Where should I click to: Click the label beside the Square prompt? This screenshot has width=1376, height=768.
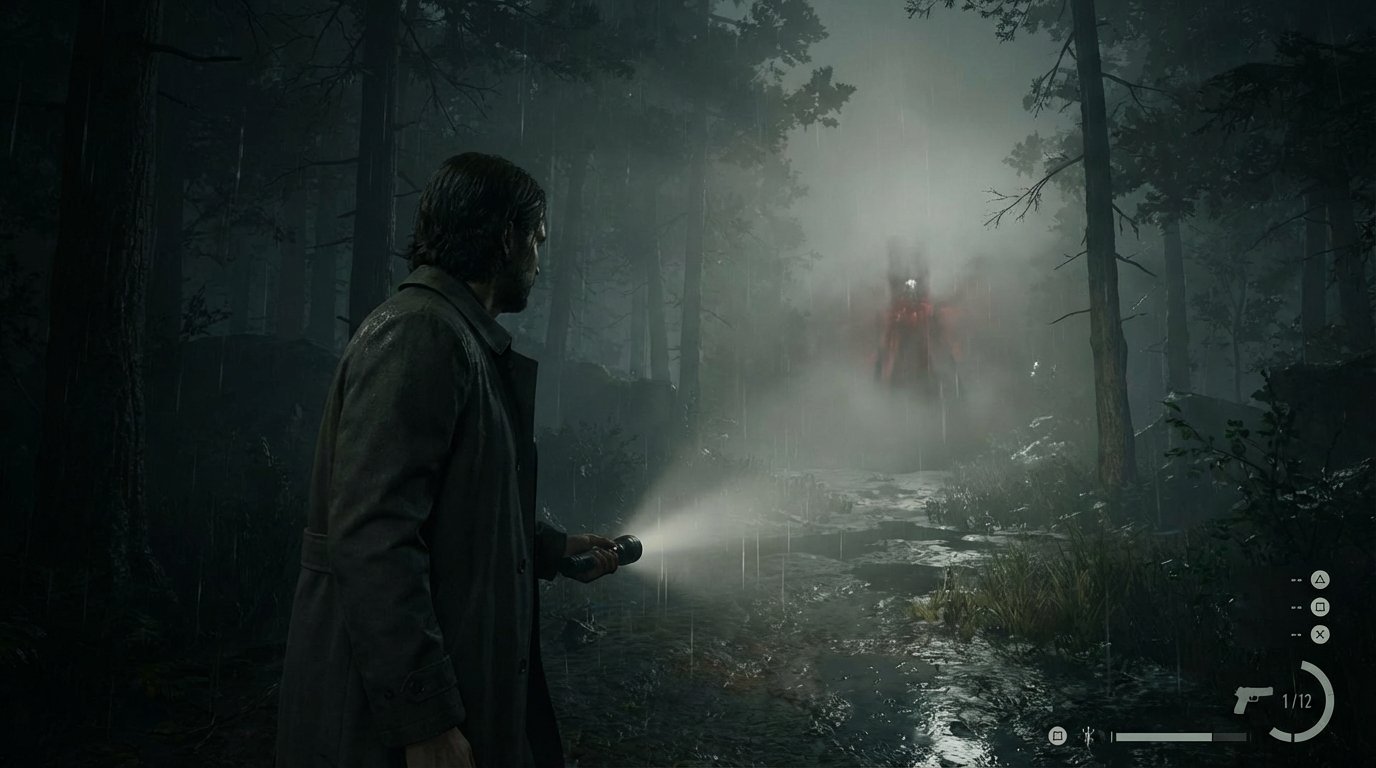point(1296,606)
